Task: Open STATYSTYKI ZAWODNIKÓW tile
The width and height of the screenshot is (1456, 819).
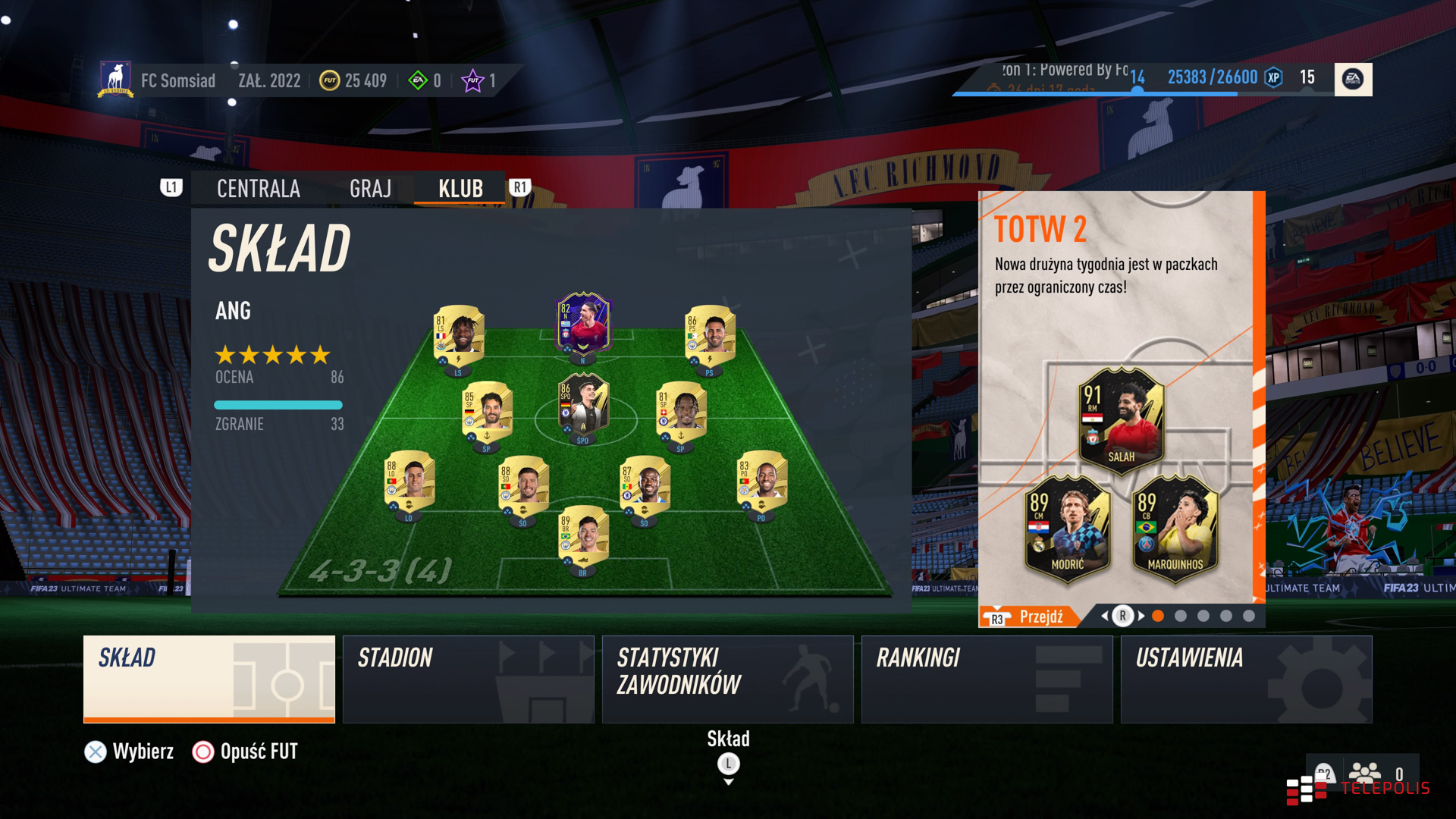Action: (x=727, y=679)
